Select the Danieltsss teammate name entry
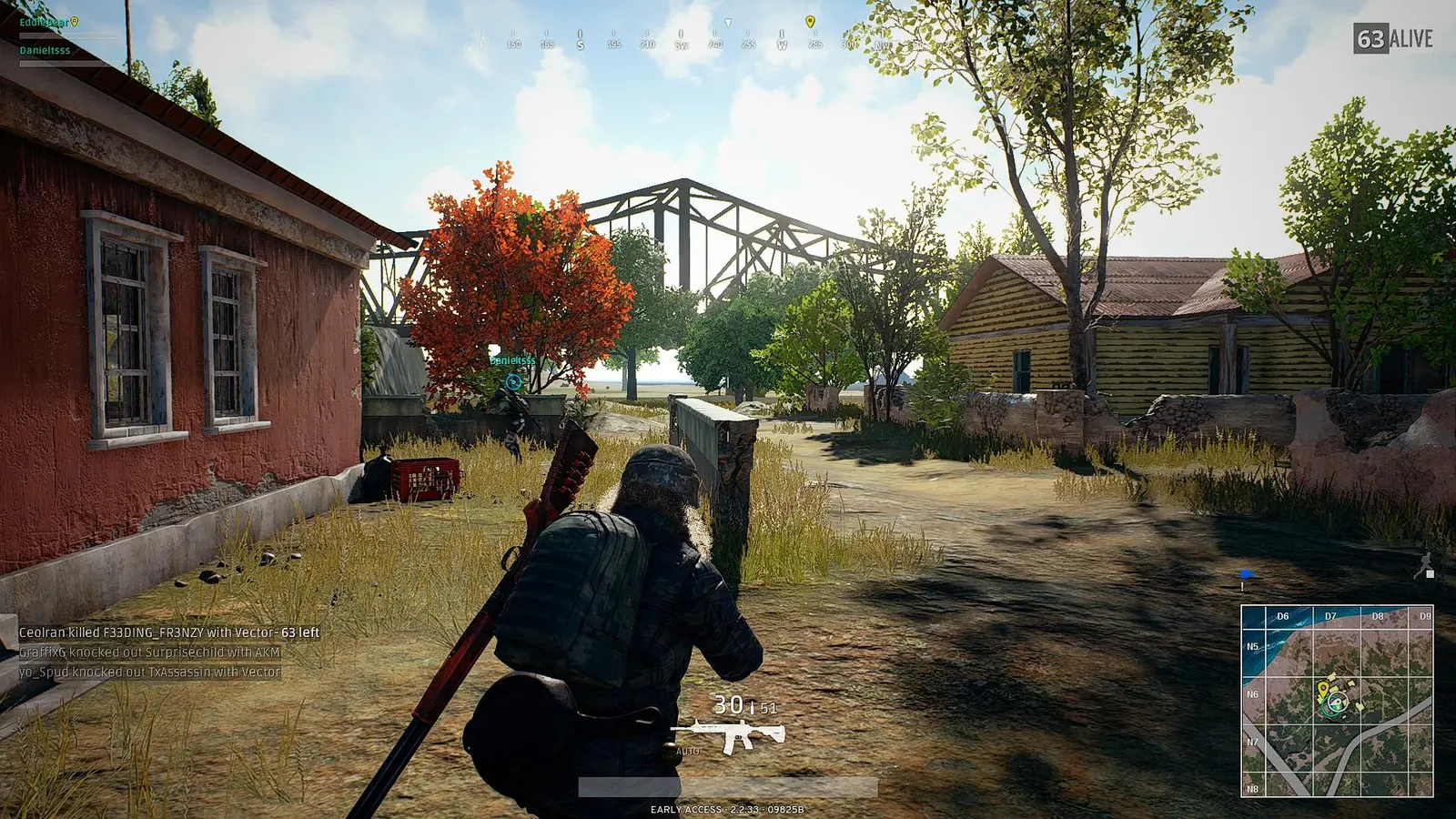This screenshot has height=819, width=1456. (44, 50)
